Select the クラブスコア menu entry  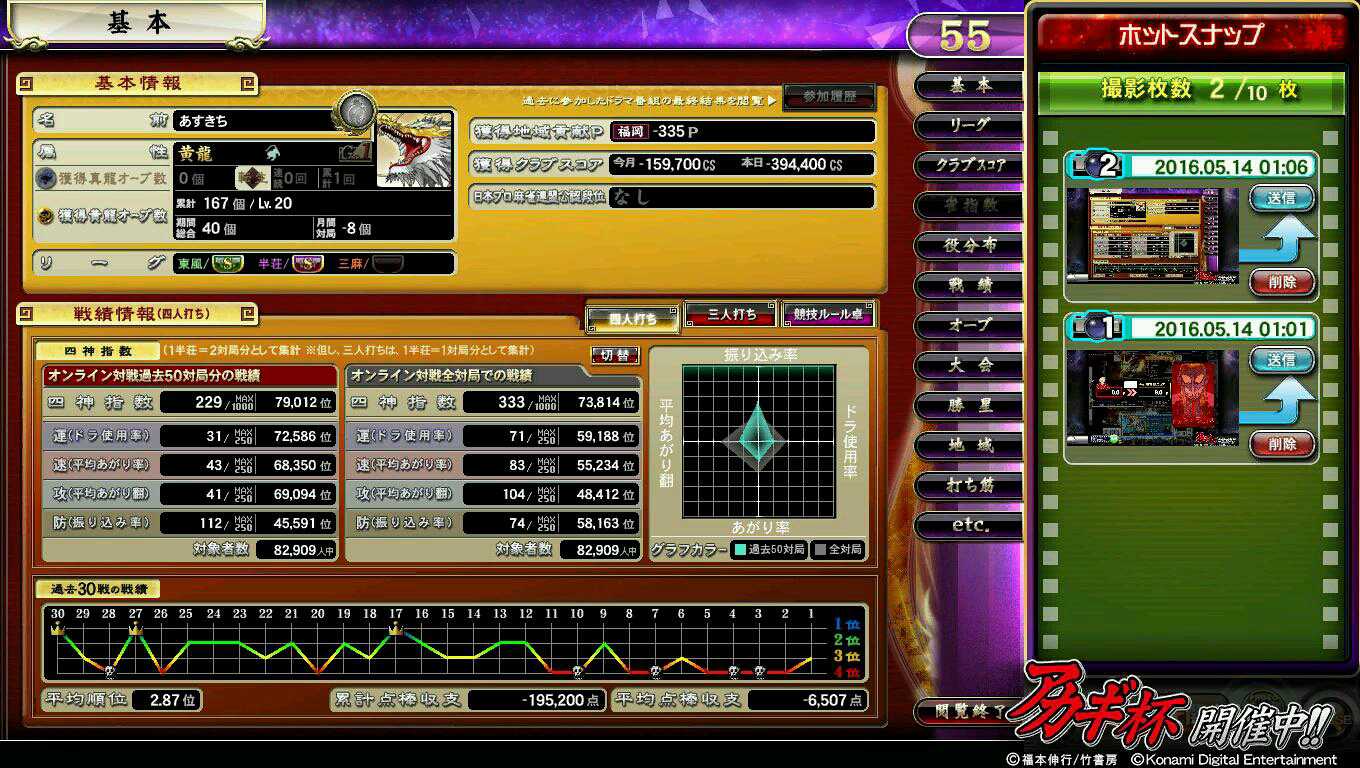[968, 165]
